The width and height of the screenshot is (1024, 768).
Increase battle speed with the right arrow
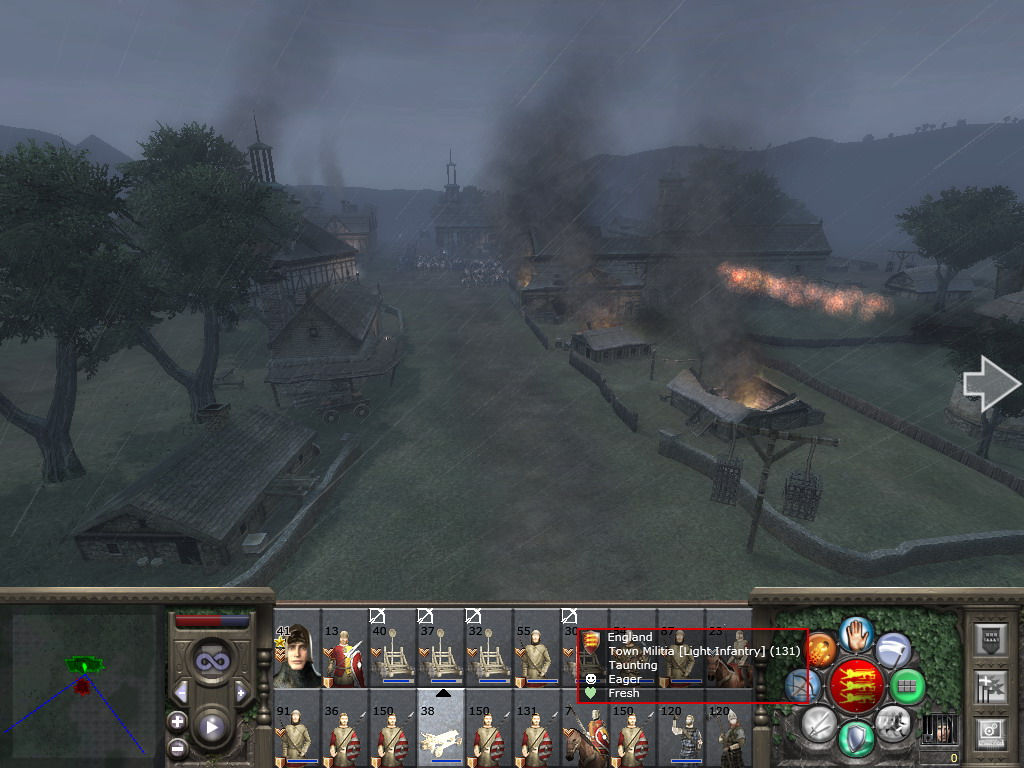pyautogui.click(x=241, y=692)
